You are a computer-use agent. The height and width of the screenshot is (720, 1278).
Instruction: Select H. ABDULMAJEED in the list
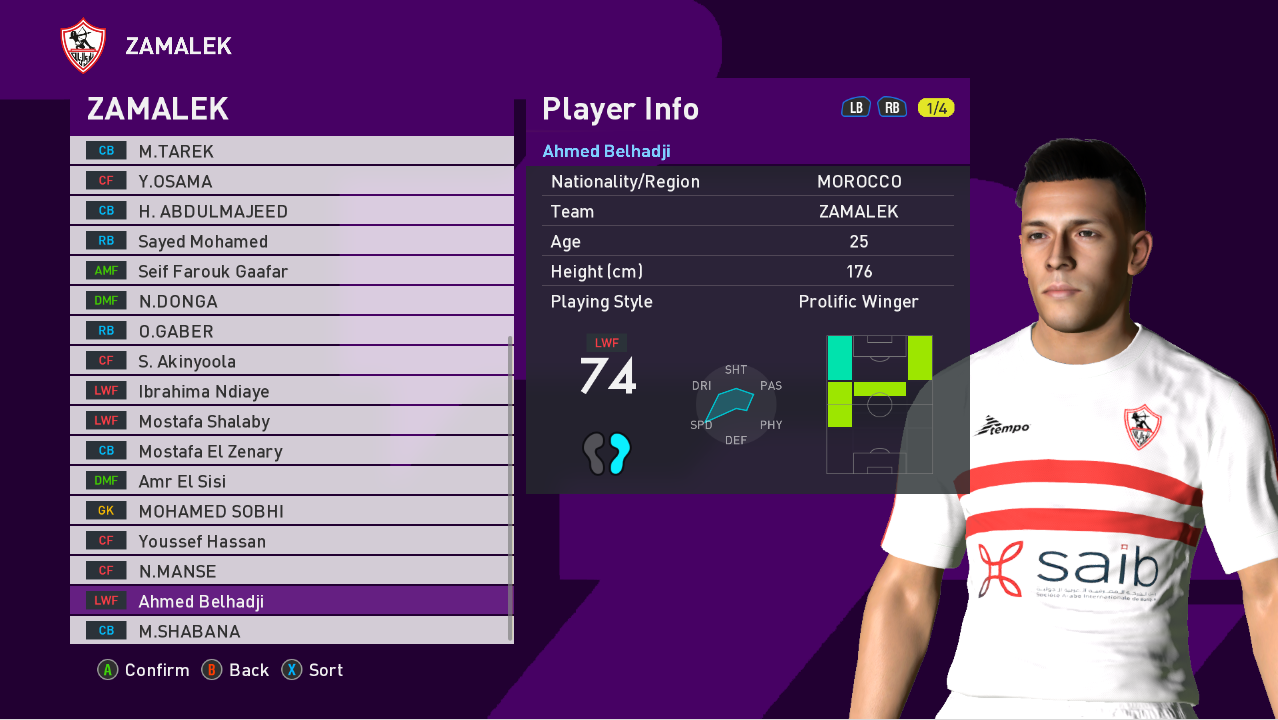[290, 211]
